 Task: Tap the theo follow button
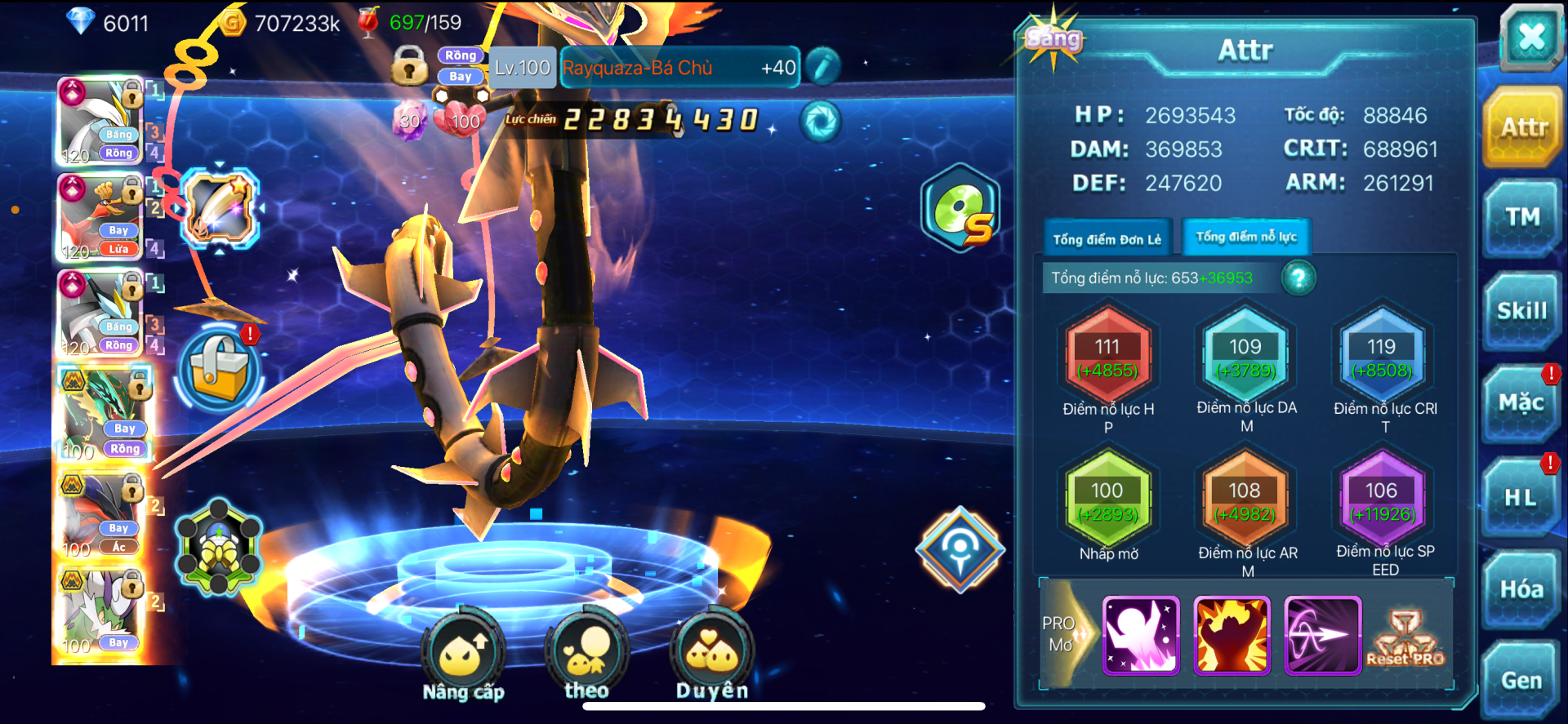click(586, 653)
